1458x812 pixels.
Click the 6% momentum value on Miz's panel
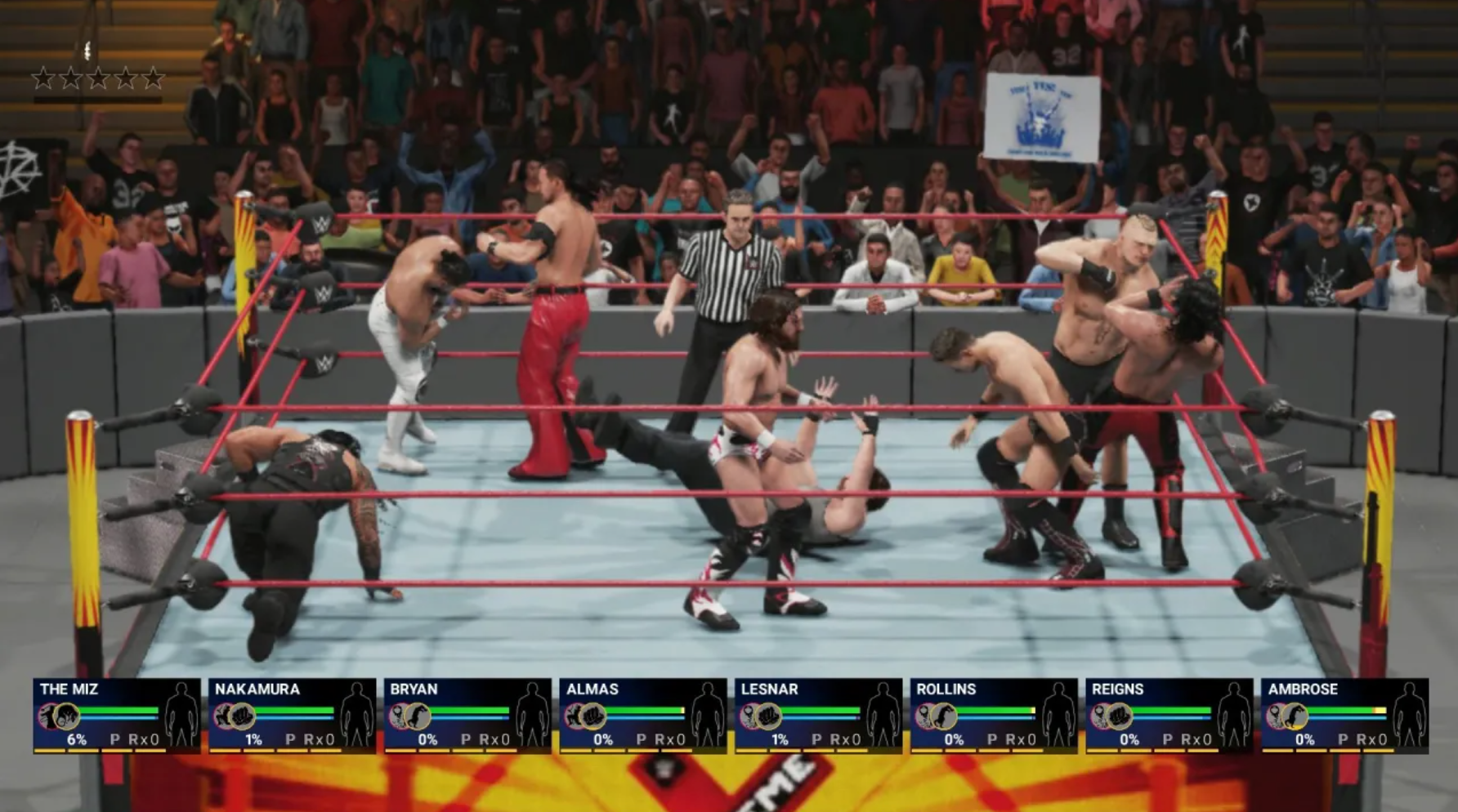coord(77,740)
